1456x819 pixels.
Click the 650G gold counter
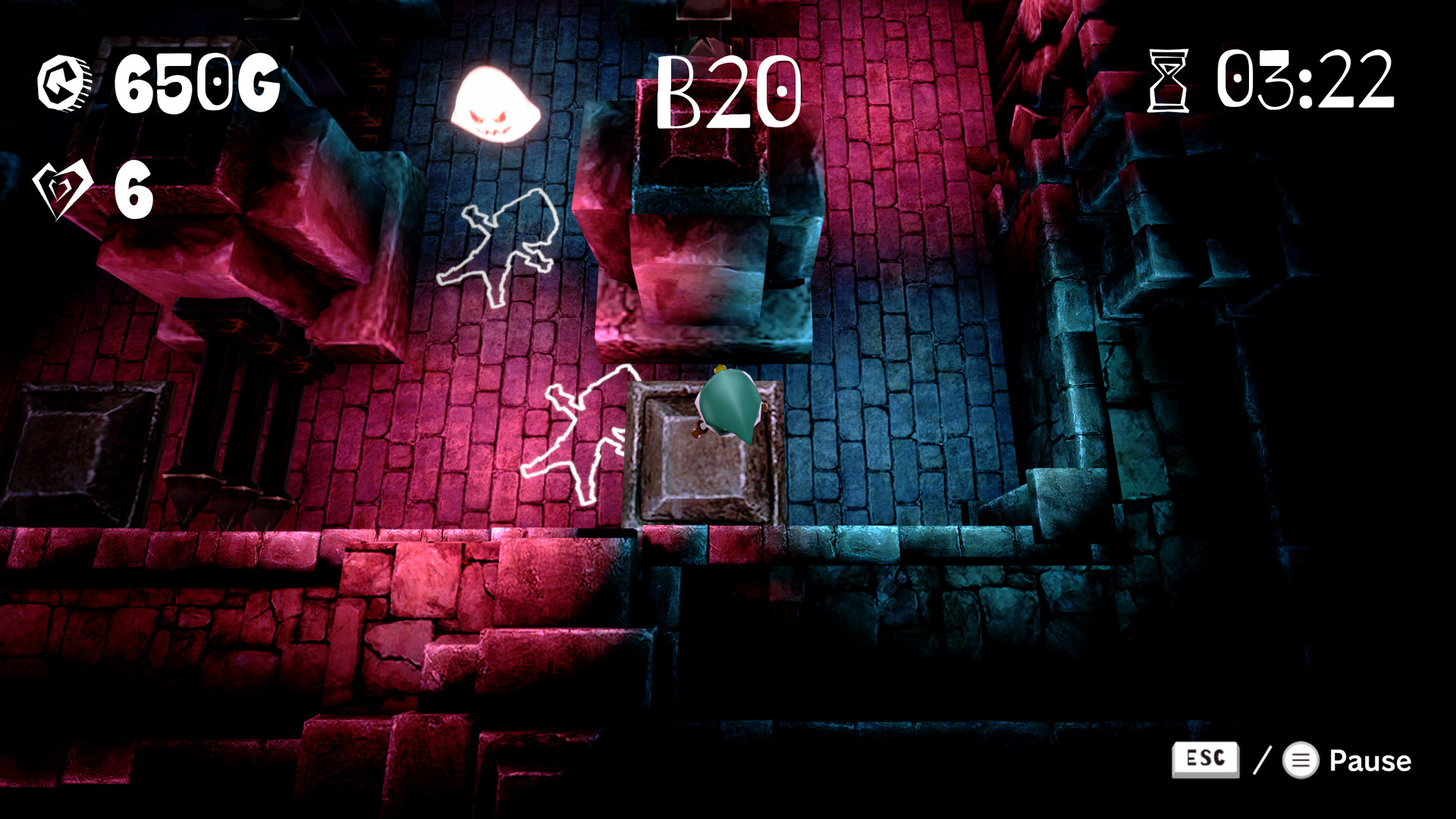click(x=199, y=83)
